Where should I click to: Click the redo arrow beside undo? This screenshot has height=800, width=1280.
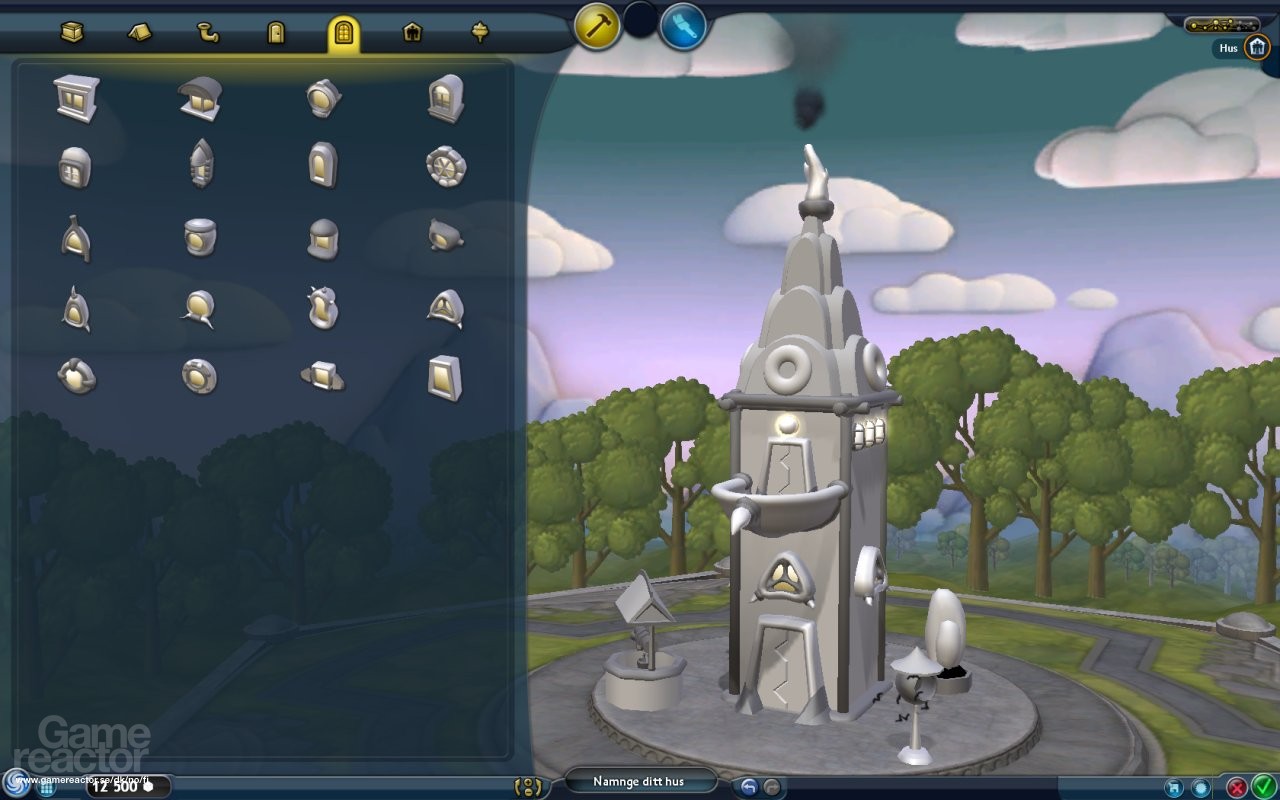pos(771,788)
